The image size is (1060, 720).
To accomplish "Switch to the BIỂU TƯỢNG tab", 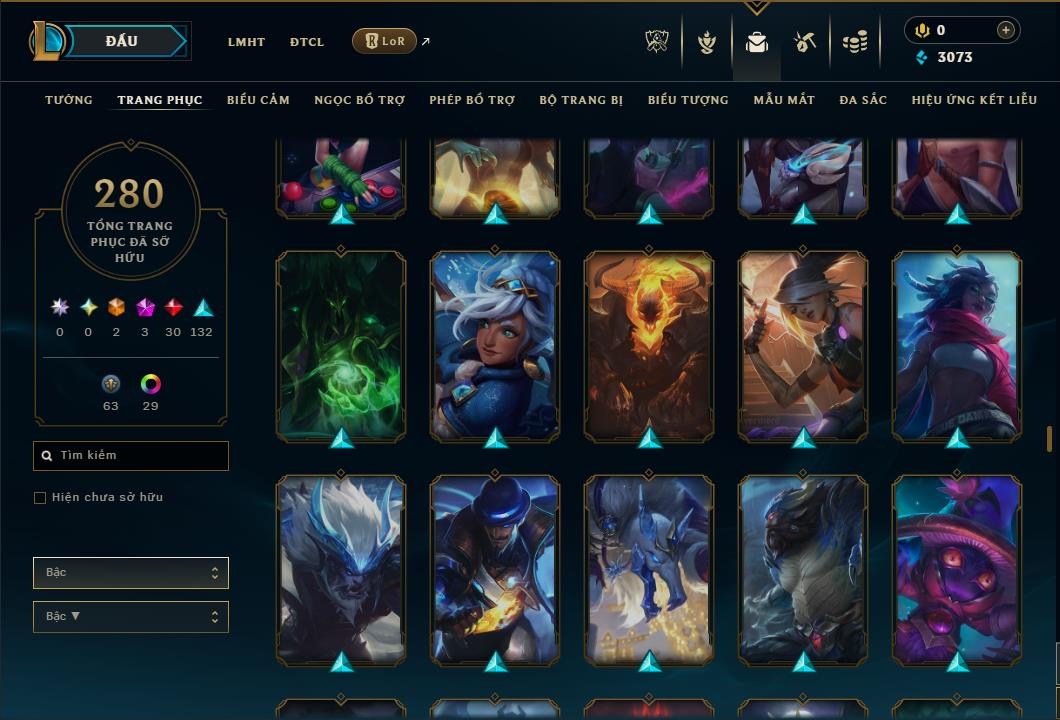I will [x=688, y=100].
